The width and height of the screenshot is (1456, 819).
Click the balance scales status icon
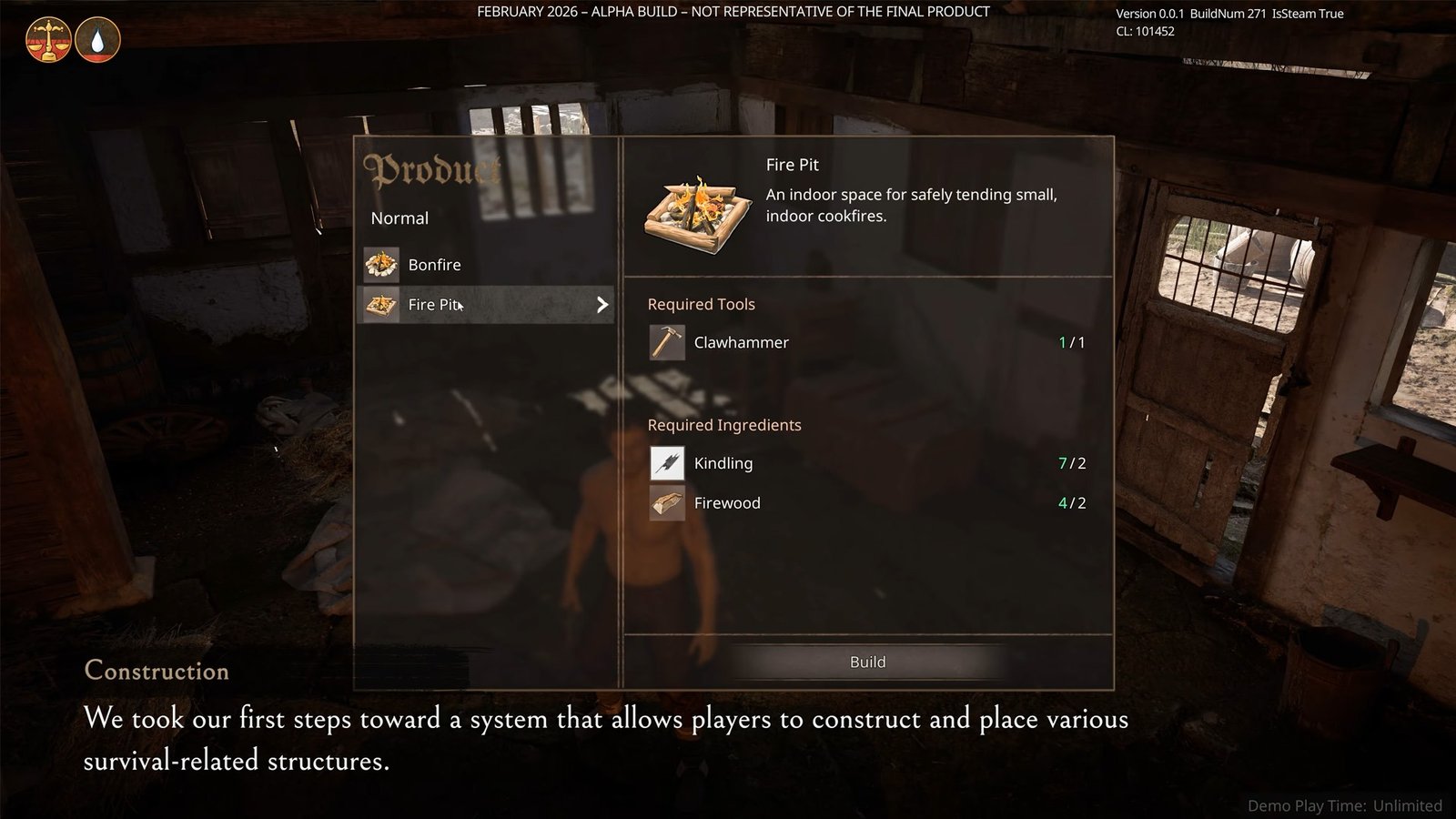pyautogui.click(x=48, y=40)
